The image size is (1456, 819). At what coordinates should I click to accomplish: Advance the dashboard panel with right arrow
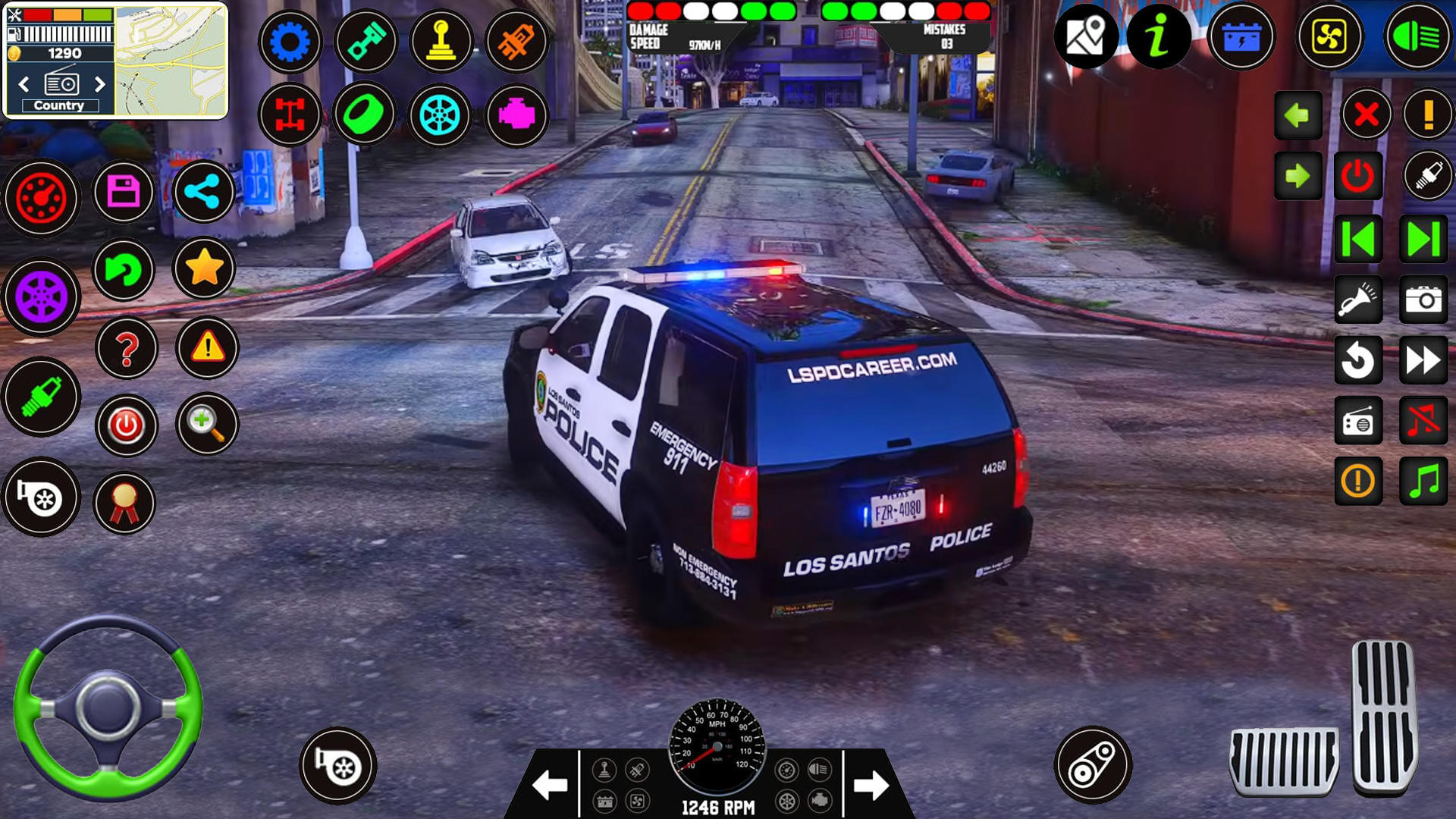pos(871,785)
